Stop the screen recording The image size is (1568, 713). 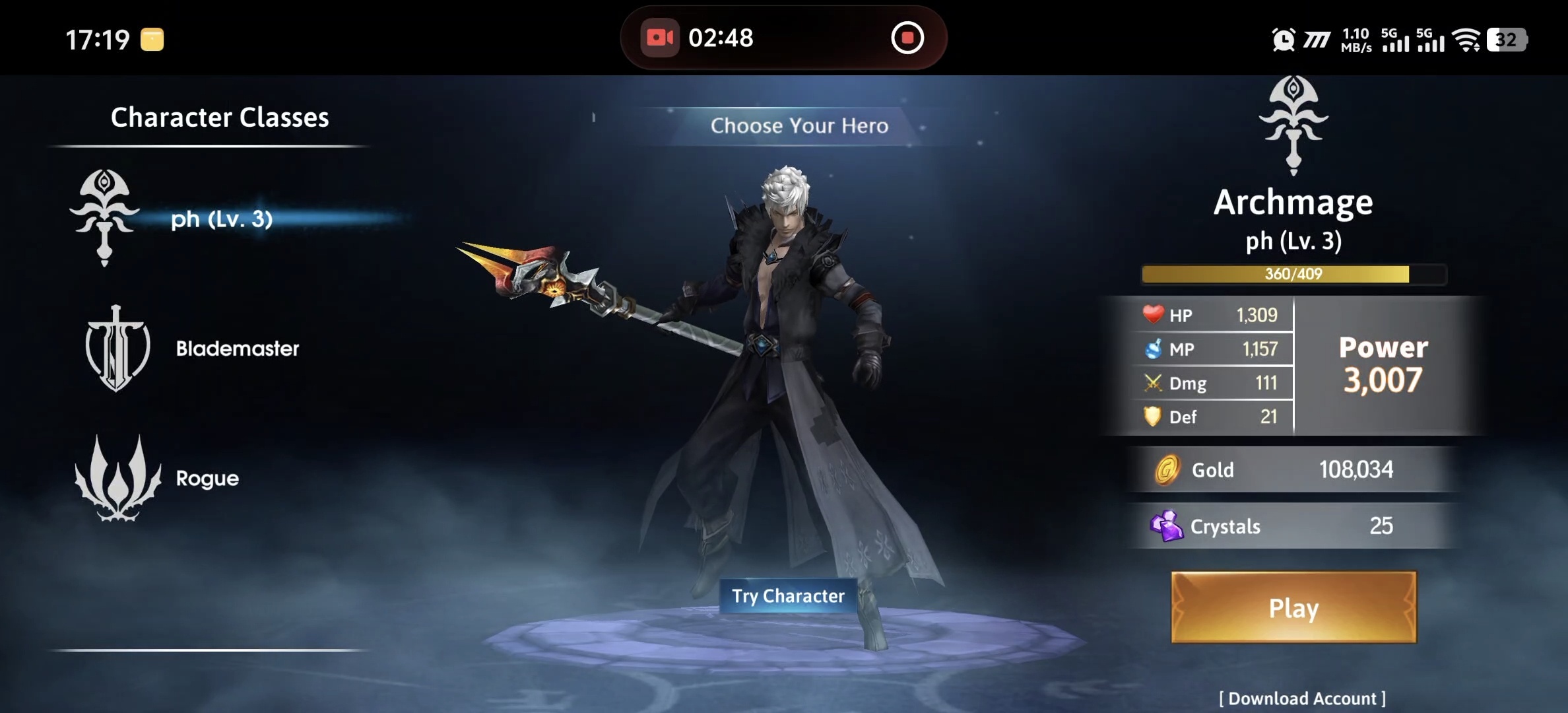[907, 38]
